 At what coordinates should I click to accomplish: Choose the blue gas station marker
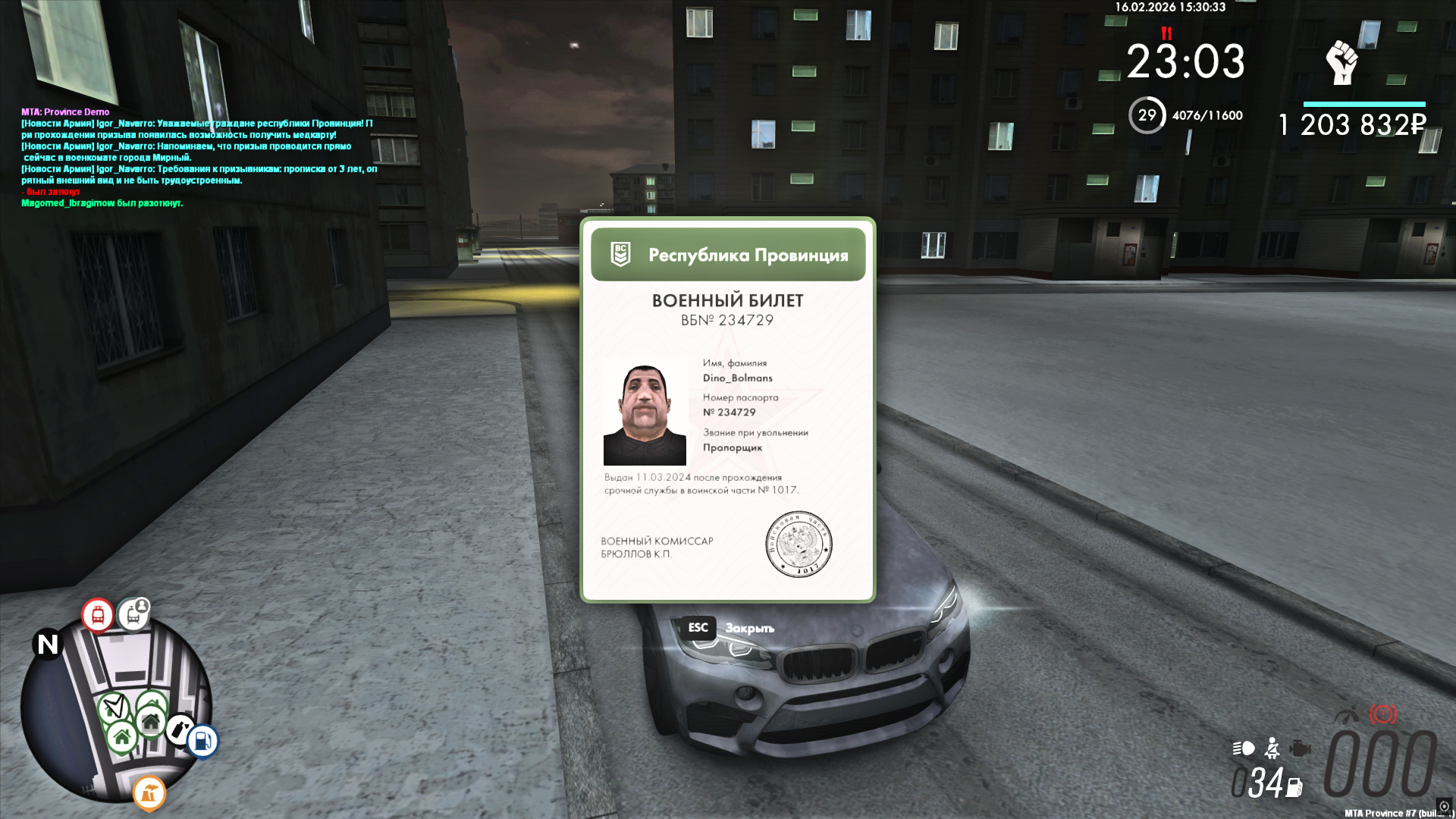click(202, 740)
